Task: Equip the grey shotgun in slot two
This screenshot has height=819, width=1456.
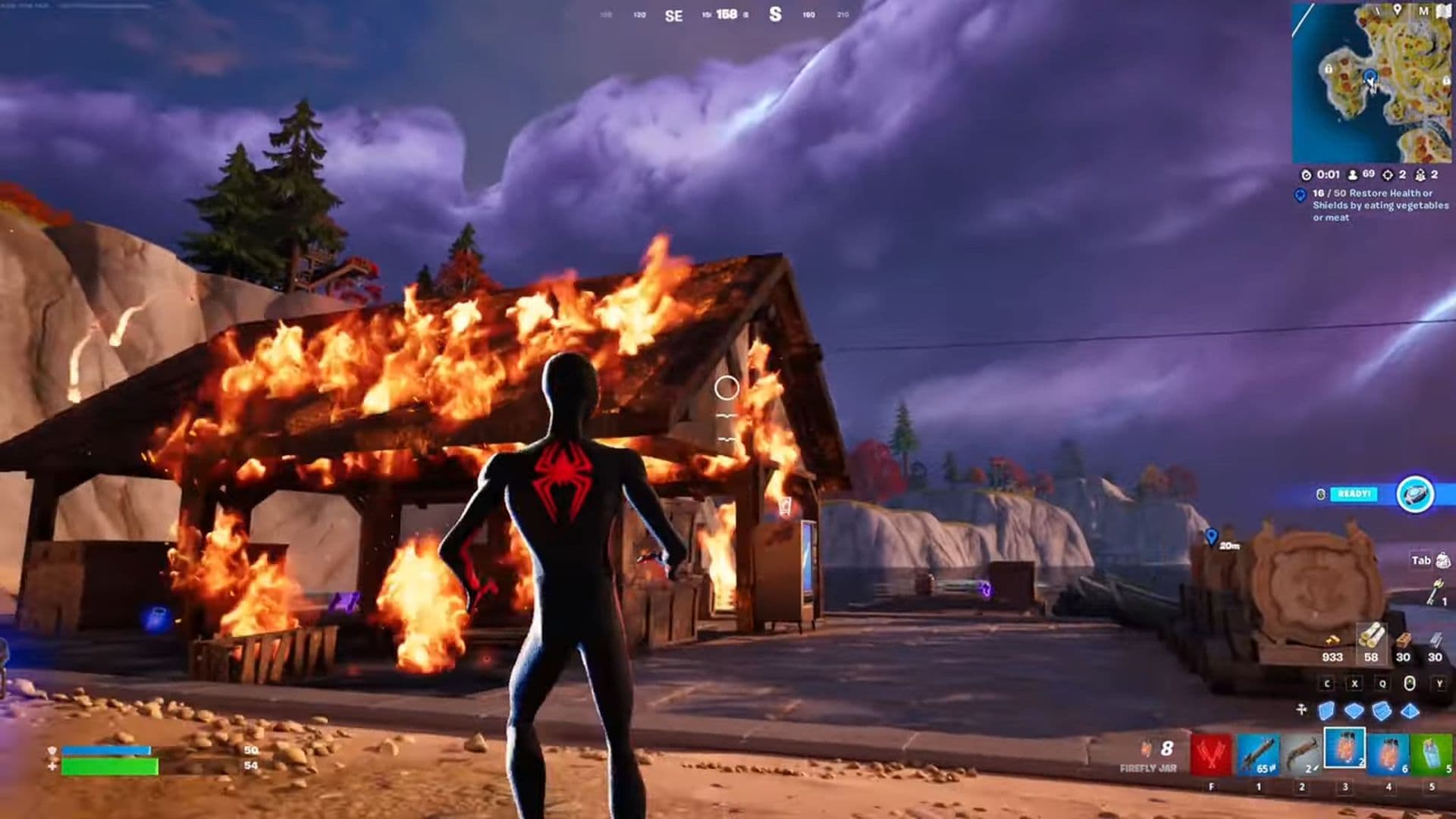Action: [x=1301, y=754]
